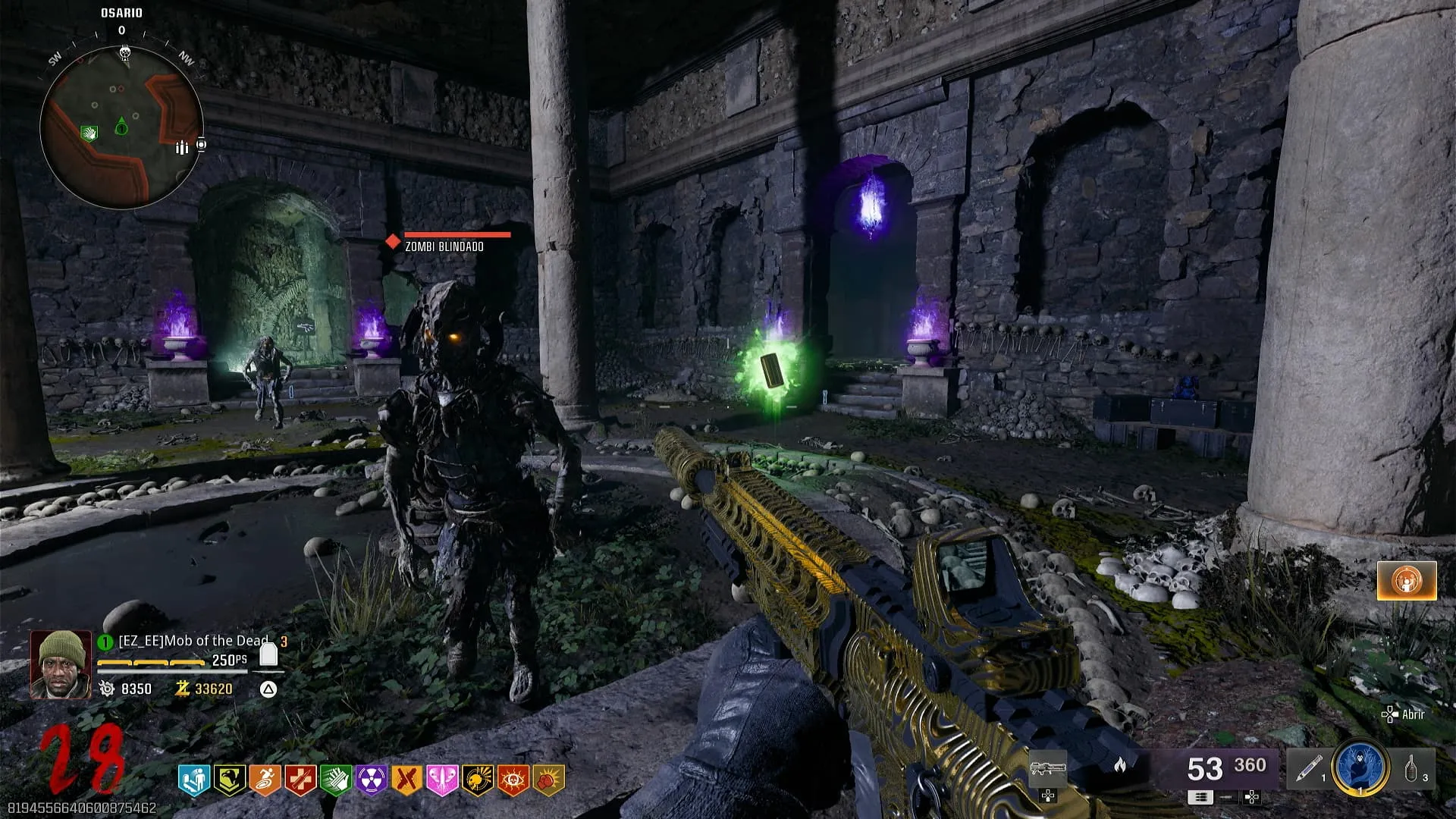Screen dimensions: 1456x819
Task: Select the red skull-eye perk icon
Action: point(513,780)
